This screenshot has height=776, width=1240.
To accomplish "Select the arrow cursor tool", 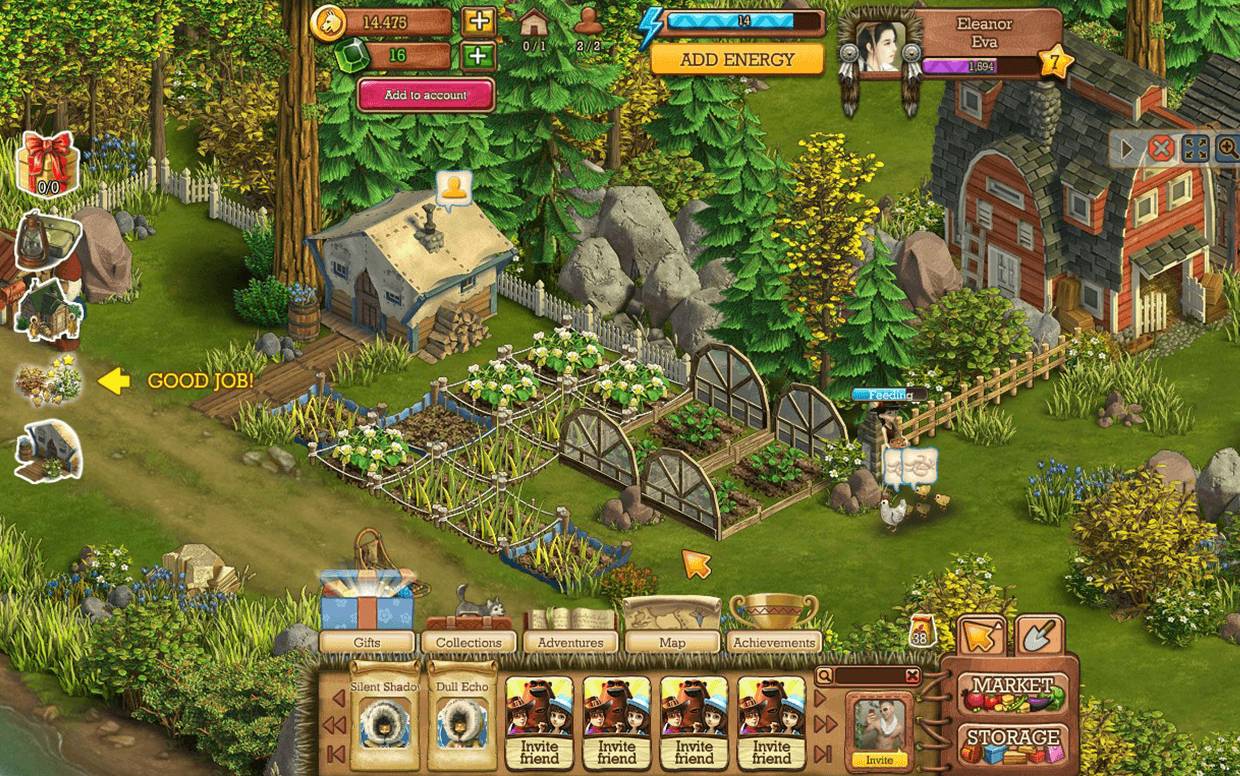I will pos(981,634).
